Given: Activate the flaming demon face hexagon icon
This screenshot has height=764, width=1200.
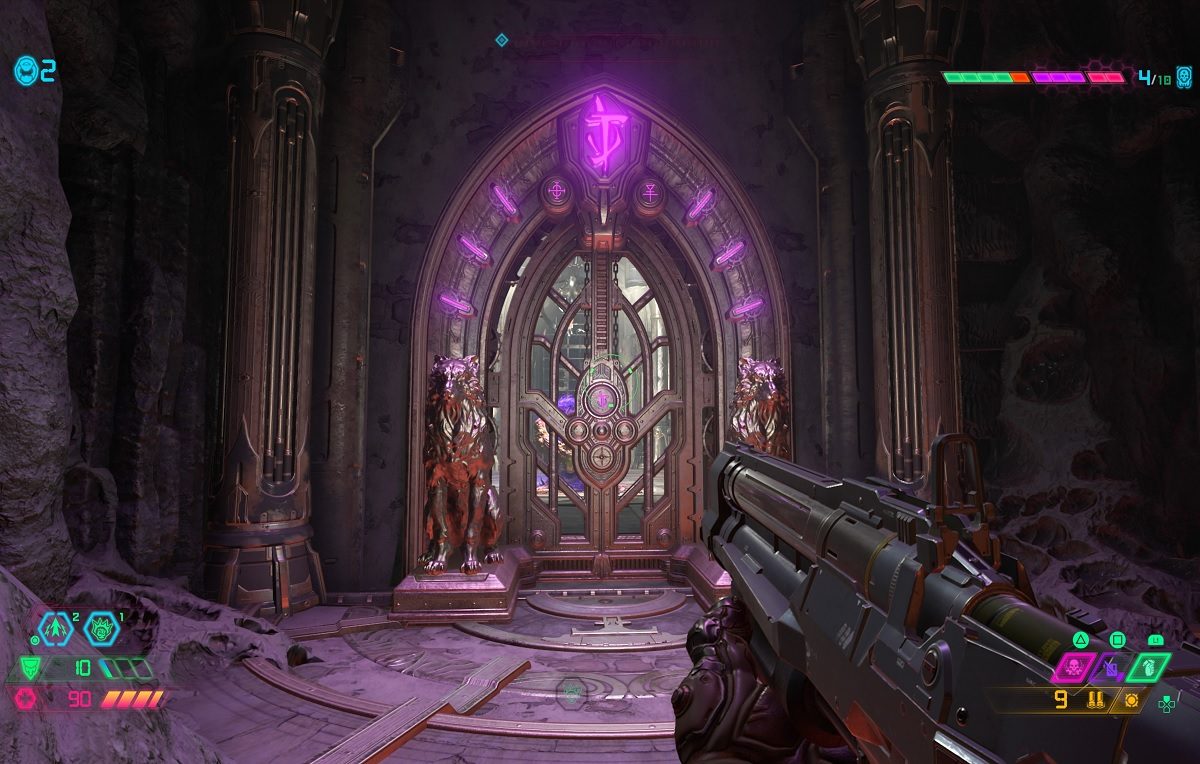Looking at the screenshot, I should tap(100, 629).
